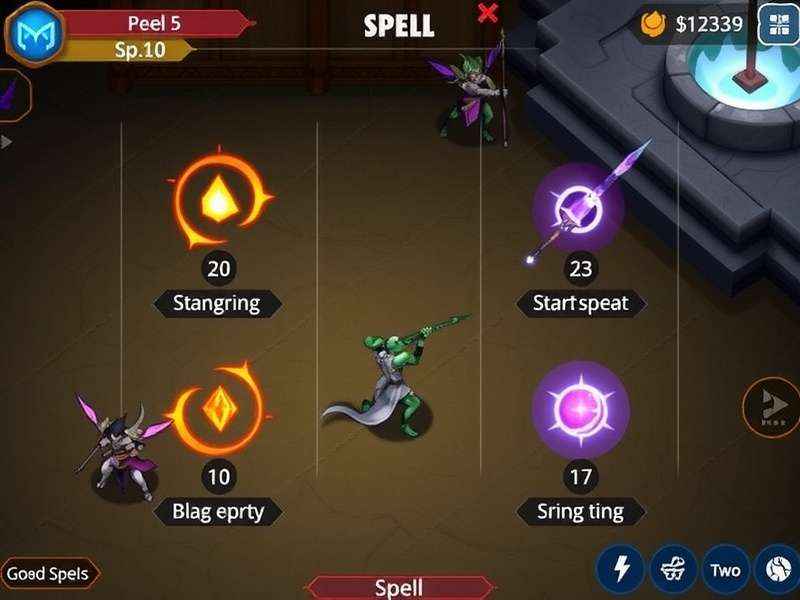
Task: Open the Goad Spels menu
Action: (48, 574)
